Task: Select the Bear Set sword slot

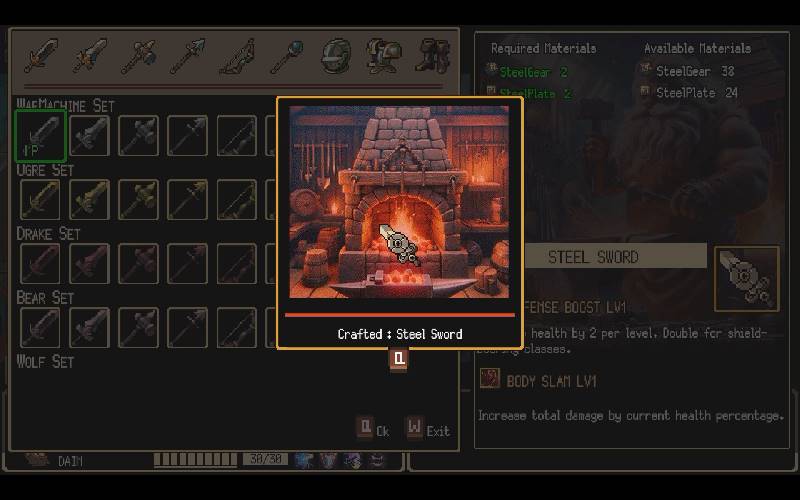Action: pyautogui.click(x=41, y=327)
